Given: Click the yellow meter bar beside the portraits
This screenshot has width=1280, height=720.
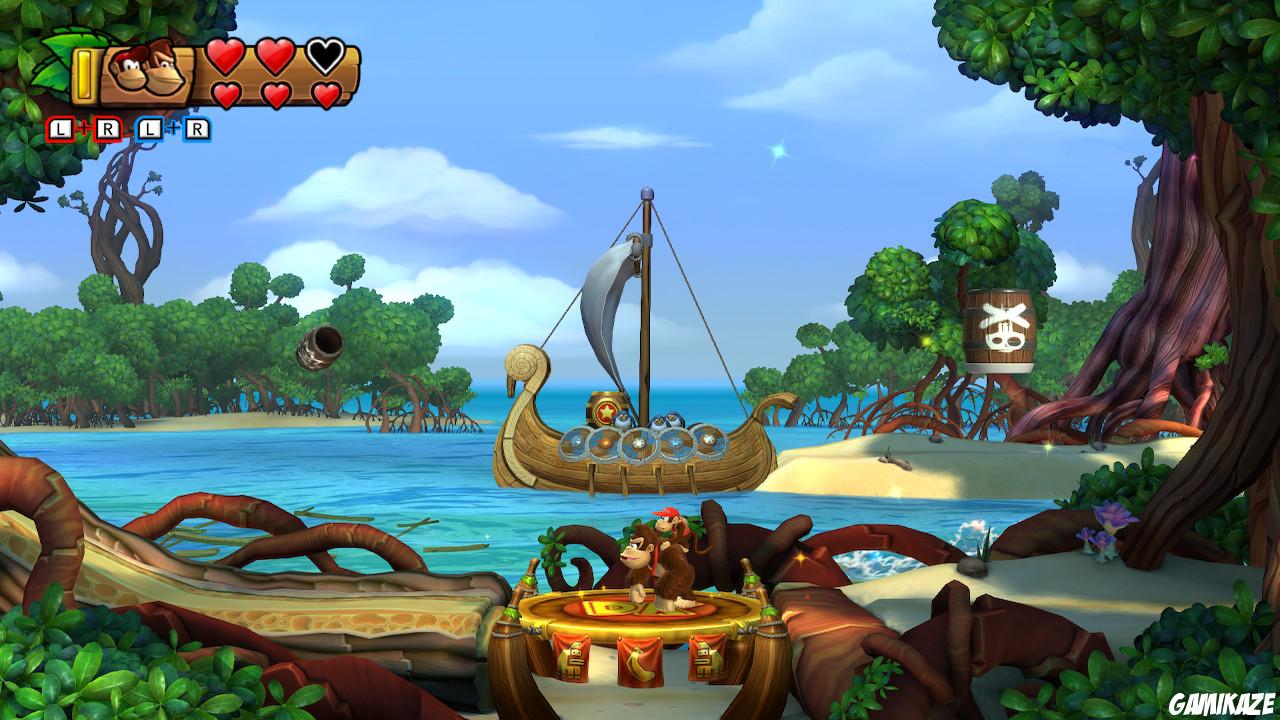Looking at the screenshot, I should click(x=82, y=74).
